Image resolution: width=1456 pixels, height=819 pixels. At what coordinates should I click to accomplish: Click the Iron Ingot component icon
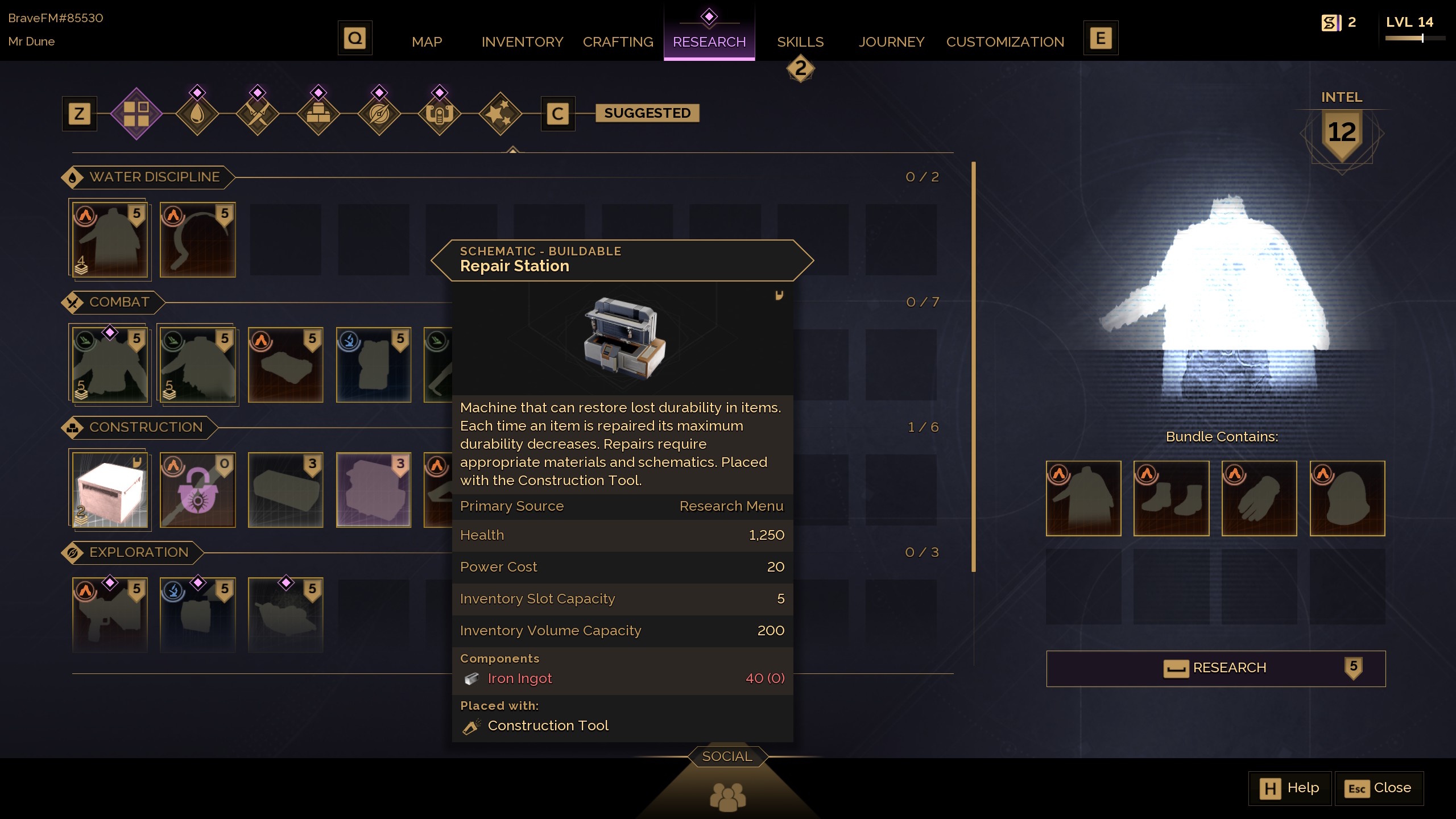[471, 678]
